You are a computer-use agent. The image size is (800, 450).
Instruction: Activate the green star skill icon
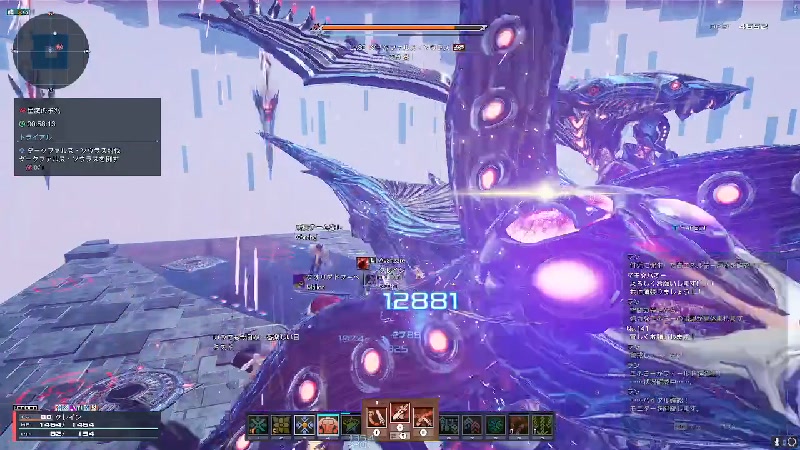point(351,424)
